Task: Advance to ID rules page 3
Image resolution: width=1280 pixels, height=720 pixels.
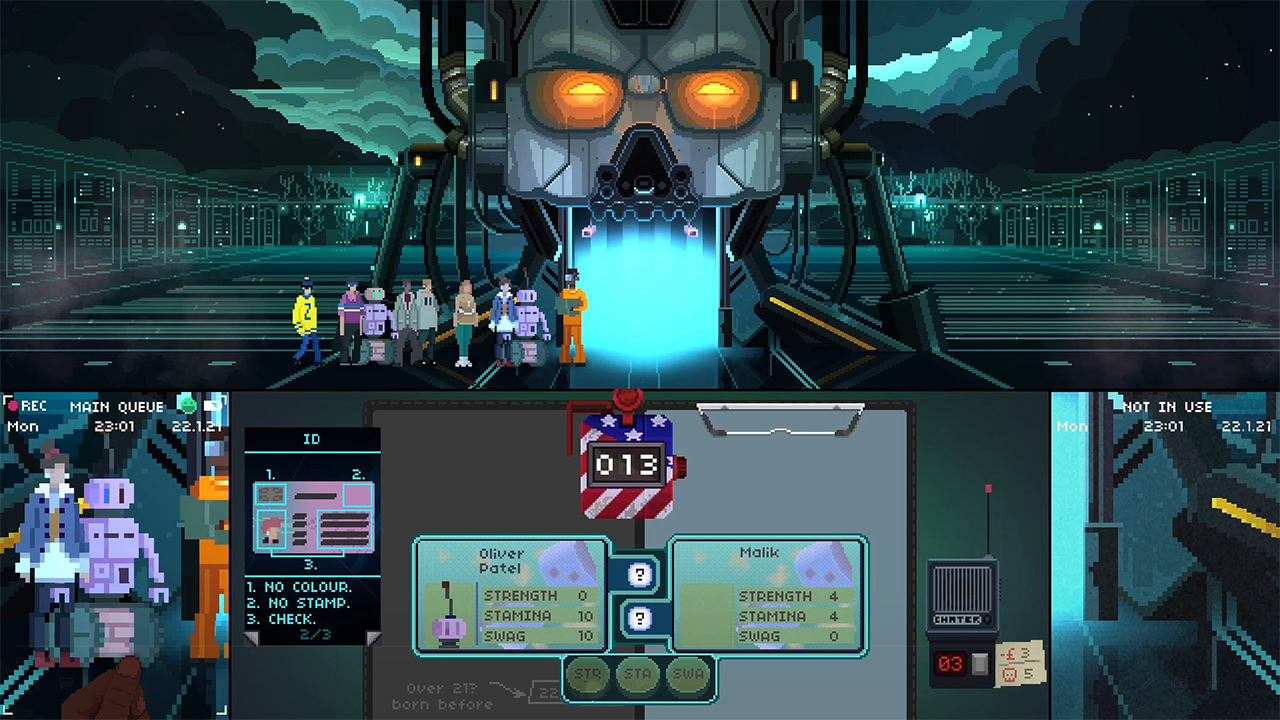Action: (x=374, y=638)
